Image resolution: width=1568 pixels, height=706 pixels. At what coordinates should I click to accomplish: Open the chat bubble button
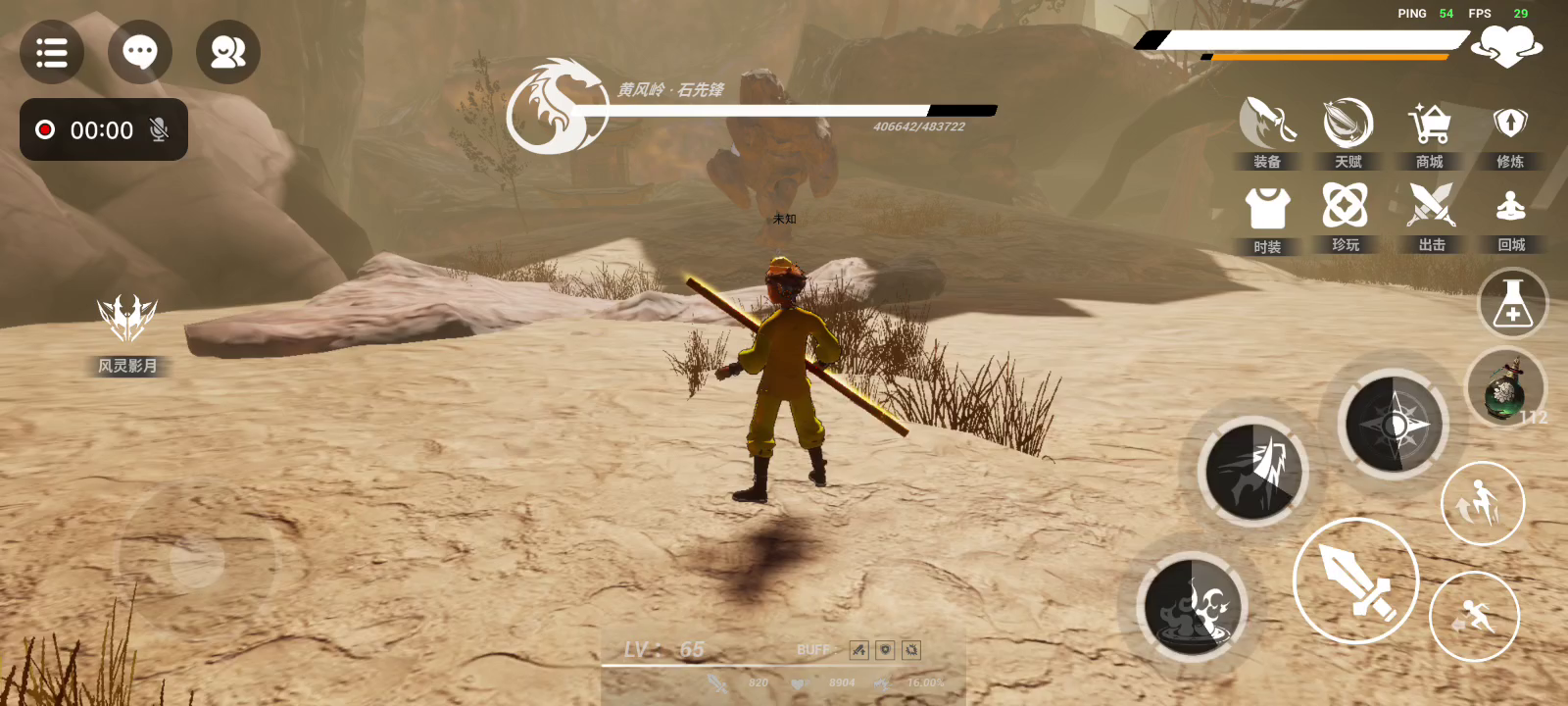pos(140,52)
